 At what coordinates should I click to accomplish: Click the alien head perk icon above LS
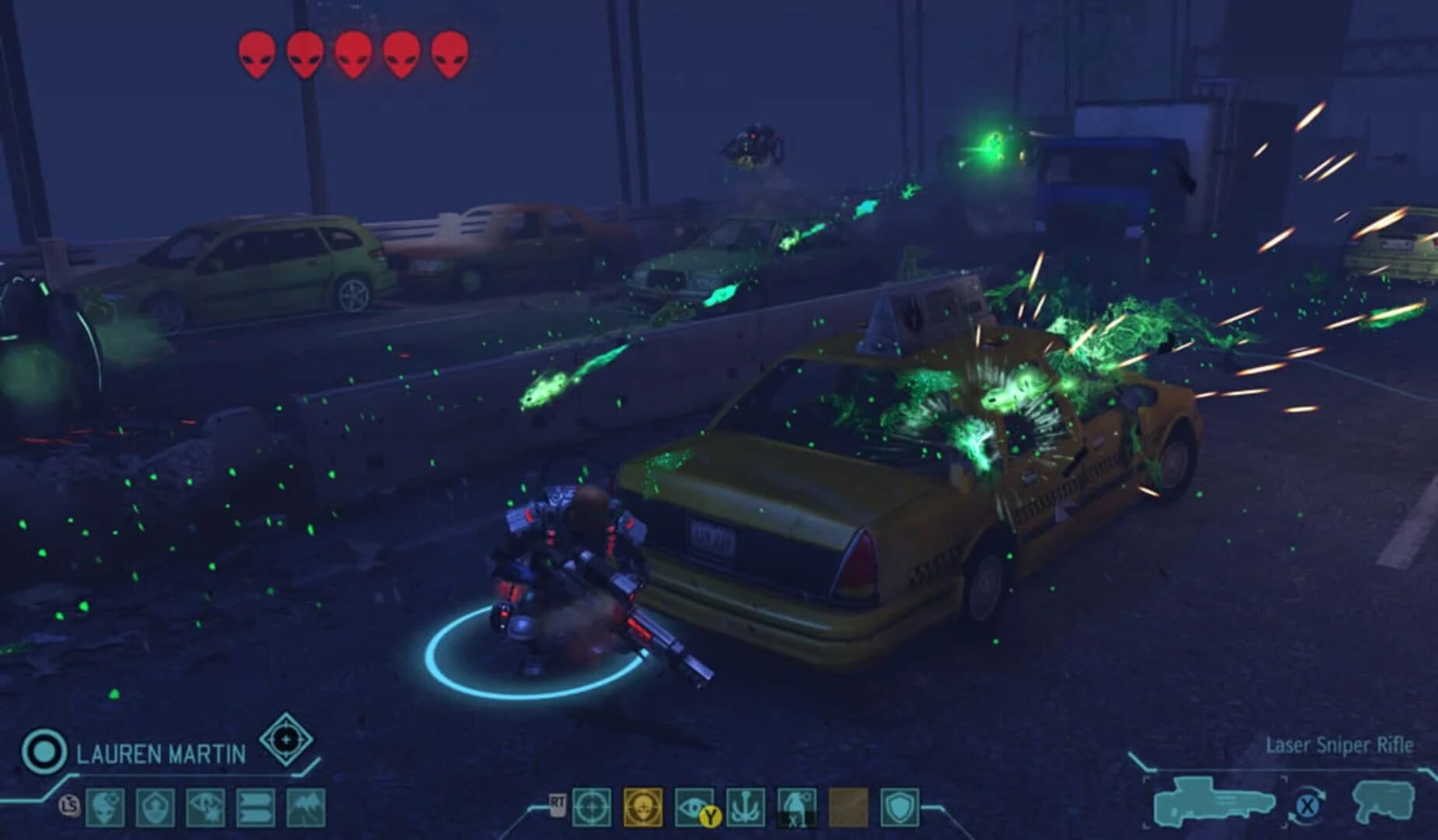coord(105,806)
